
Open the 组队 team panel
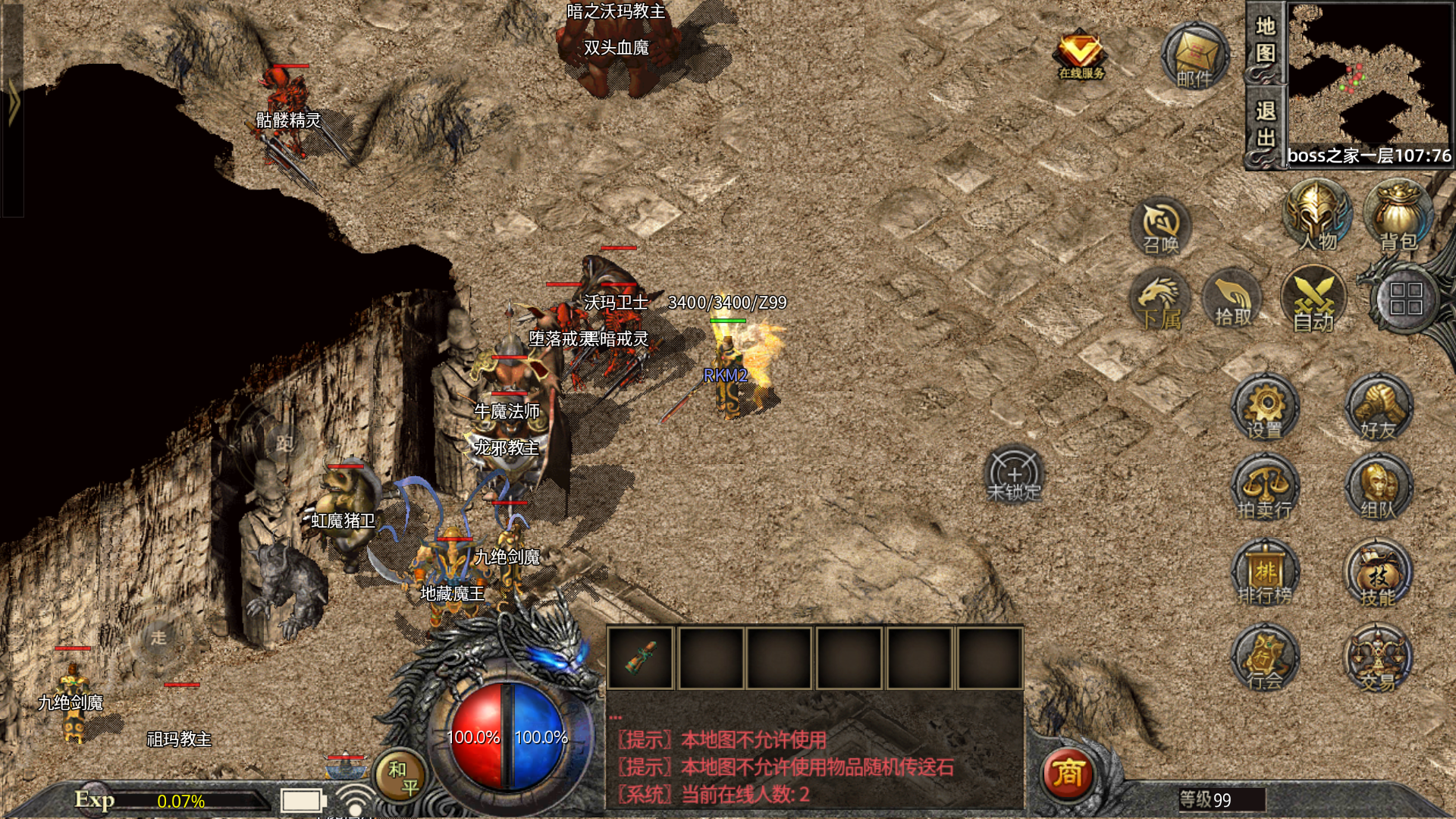coord(1378,489)
